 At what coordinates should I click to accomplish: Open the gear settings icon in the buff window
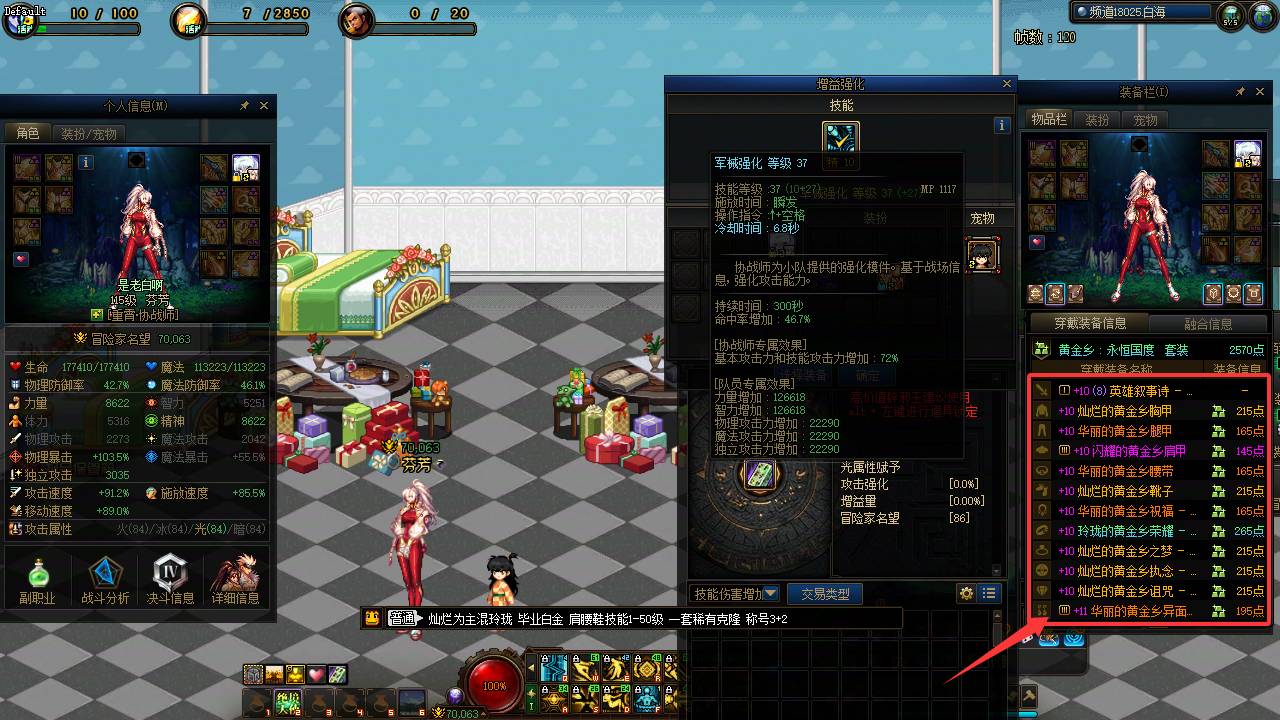pyautogui.click(x=966, y=593)
